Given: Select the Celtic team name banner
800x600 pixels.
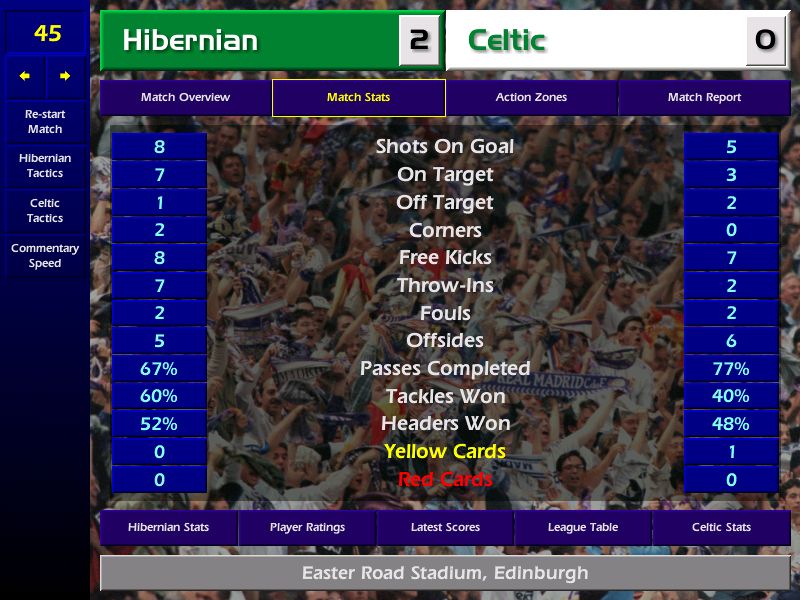Looking at the screenshot, I should point(600,41).
